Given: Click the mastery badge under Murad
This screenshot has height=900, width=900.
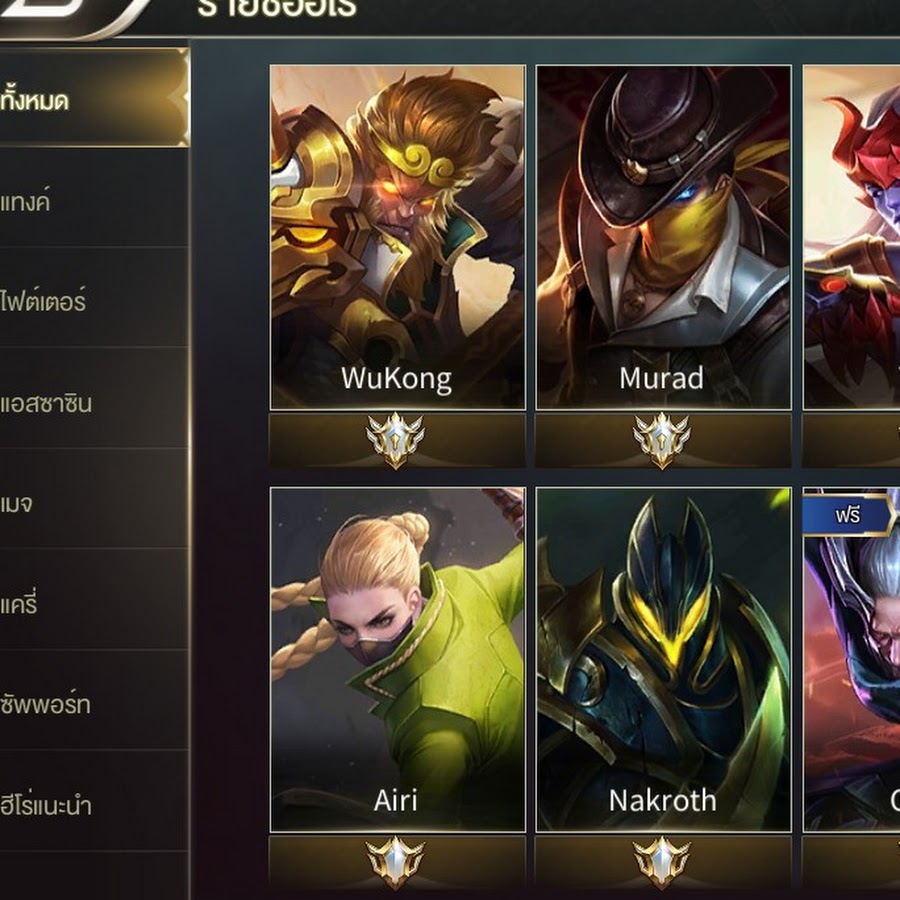Looking at the screenshot, I should click(x=662, y=440).
